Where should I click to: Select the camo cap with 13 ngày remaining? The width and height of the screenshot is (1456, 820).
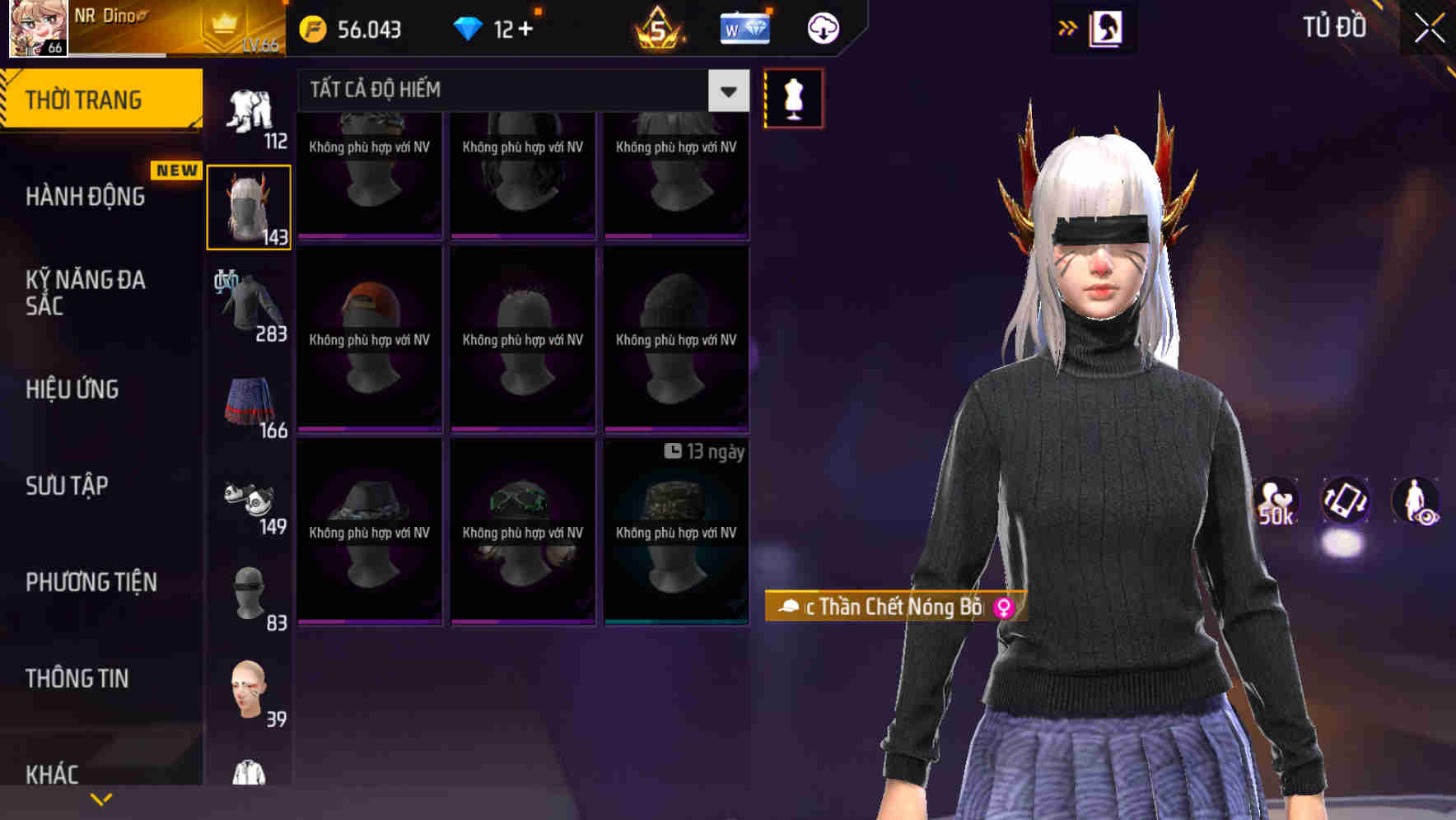[x=677, y=533]
